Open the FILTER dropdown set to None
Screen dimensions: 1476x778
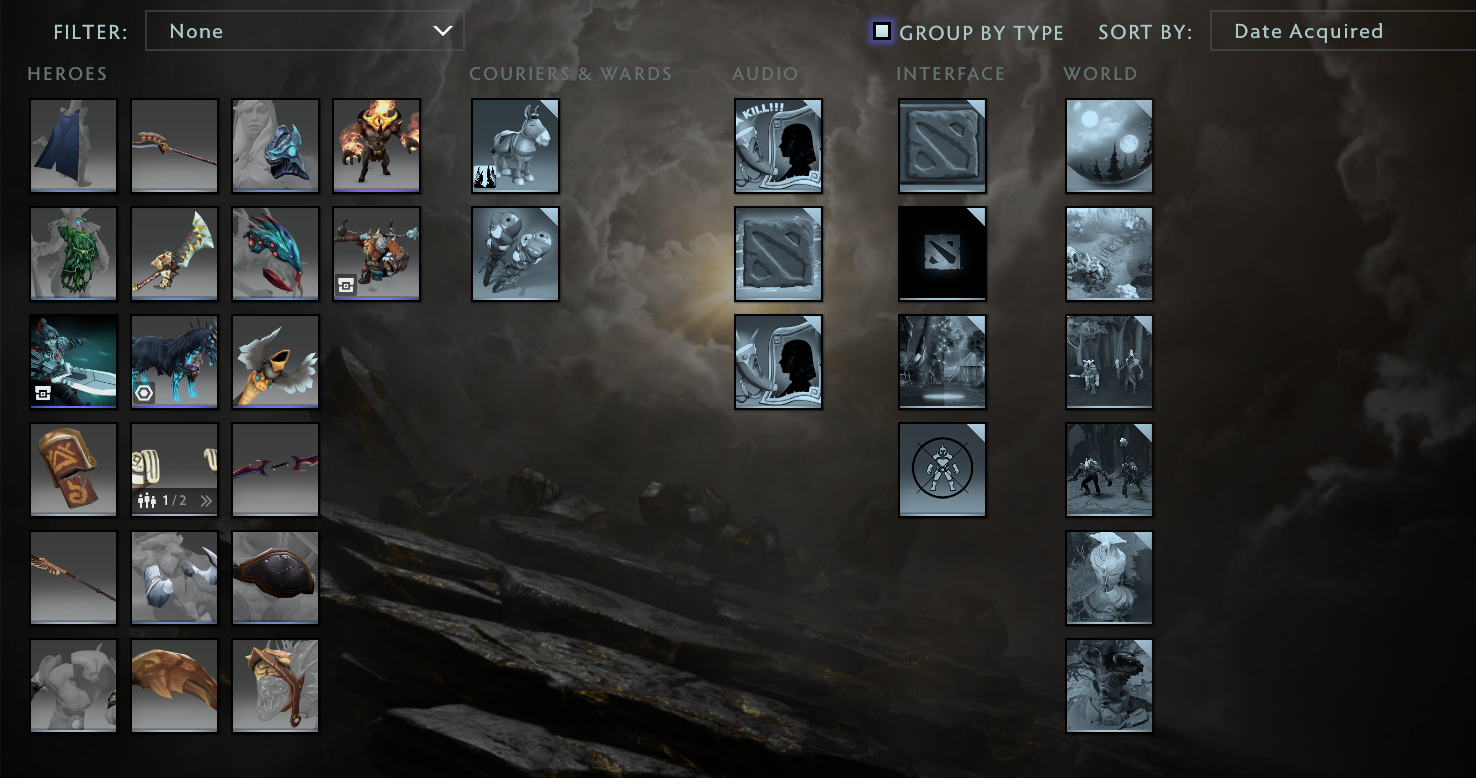pyautogui.click(x=305, y=31)
